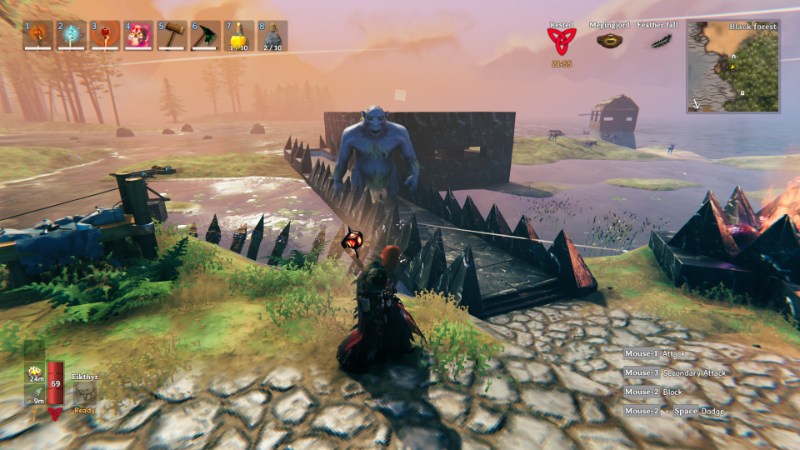The width and height of the screenshot is (800, 450).
Task: Click the Rested status effect icon
Action: [x=561, y=41]
